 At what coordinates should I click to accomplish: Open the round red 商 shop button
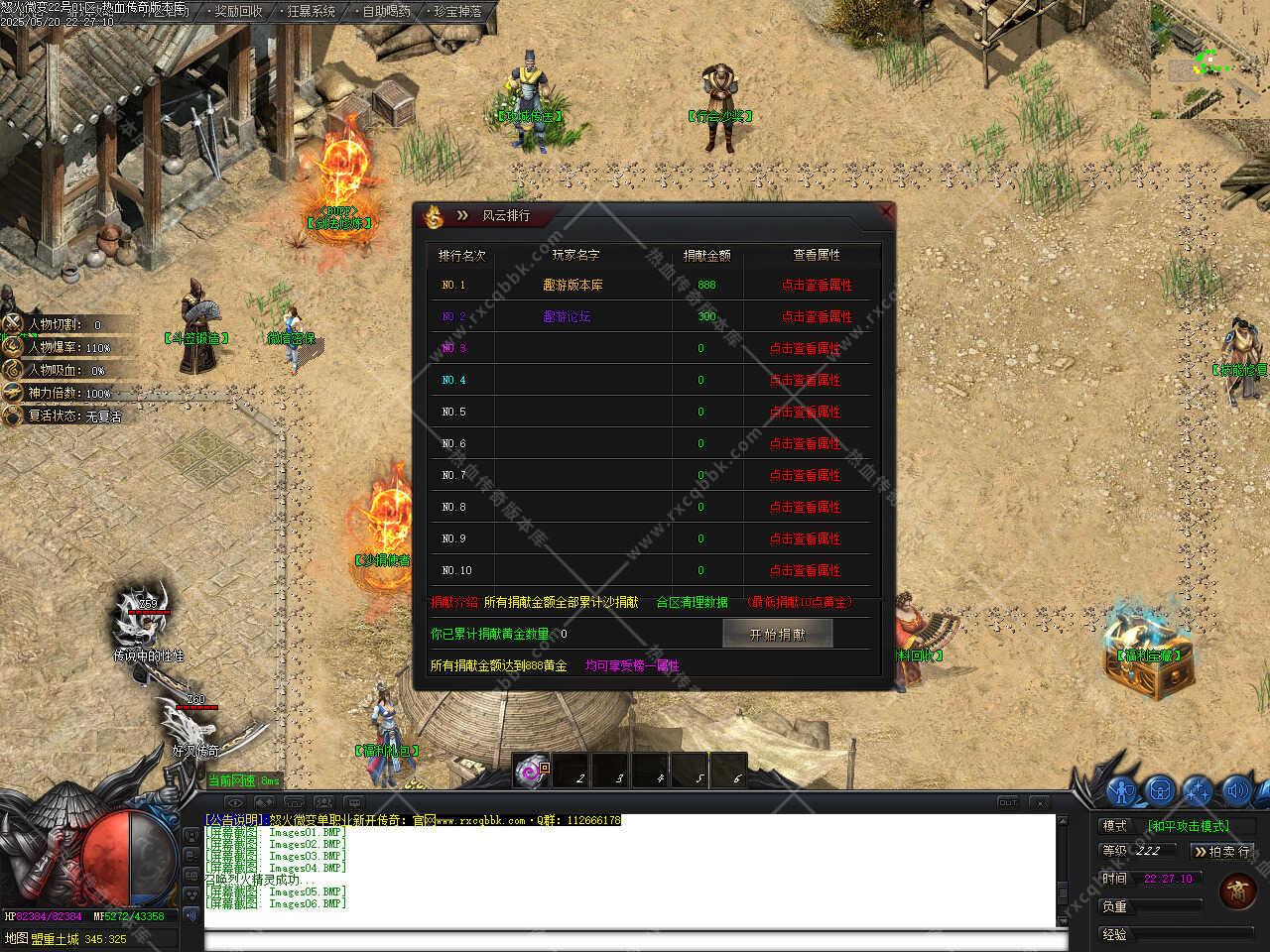tap(1238, 890)
